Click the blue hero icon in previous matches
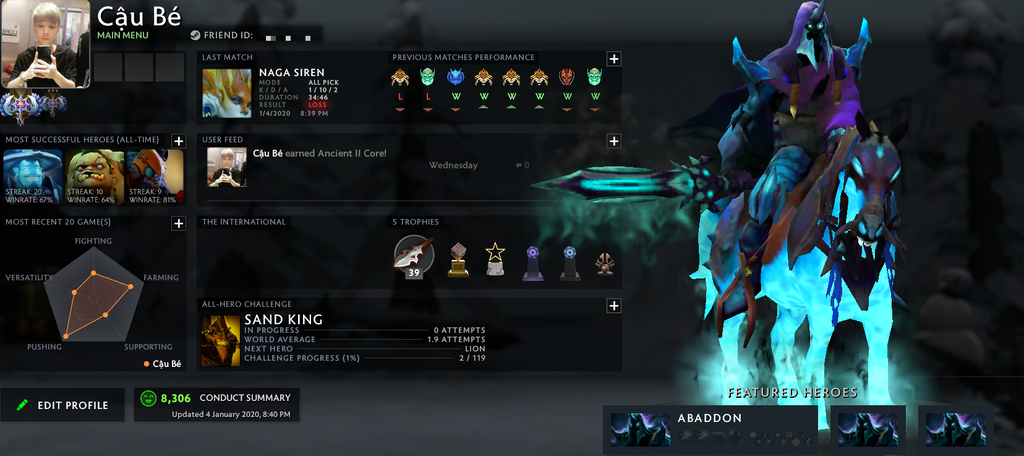Screen dimensions: 1024x456 [x=456, y=77]
